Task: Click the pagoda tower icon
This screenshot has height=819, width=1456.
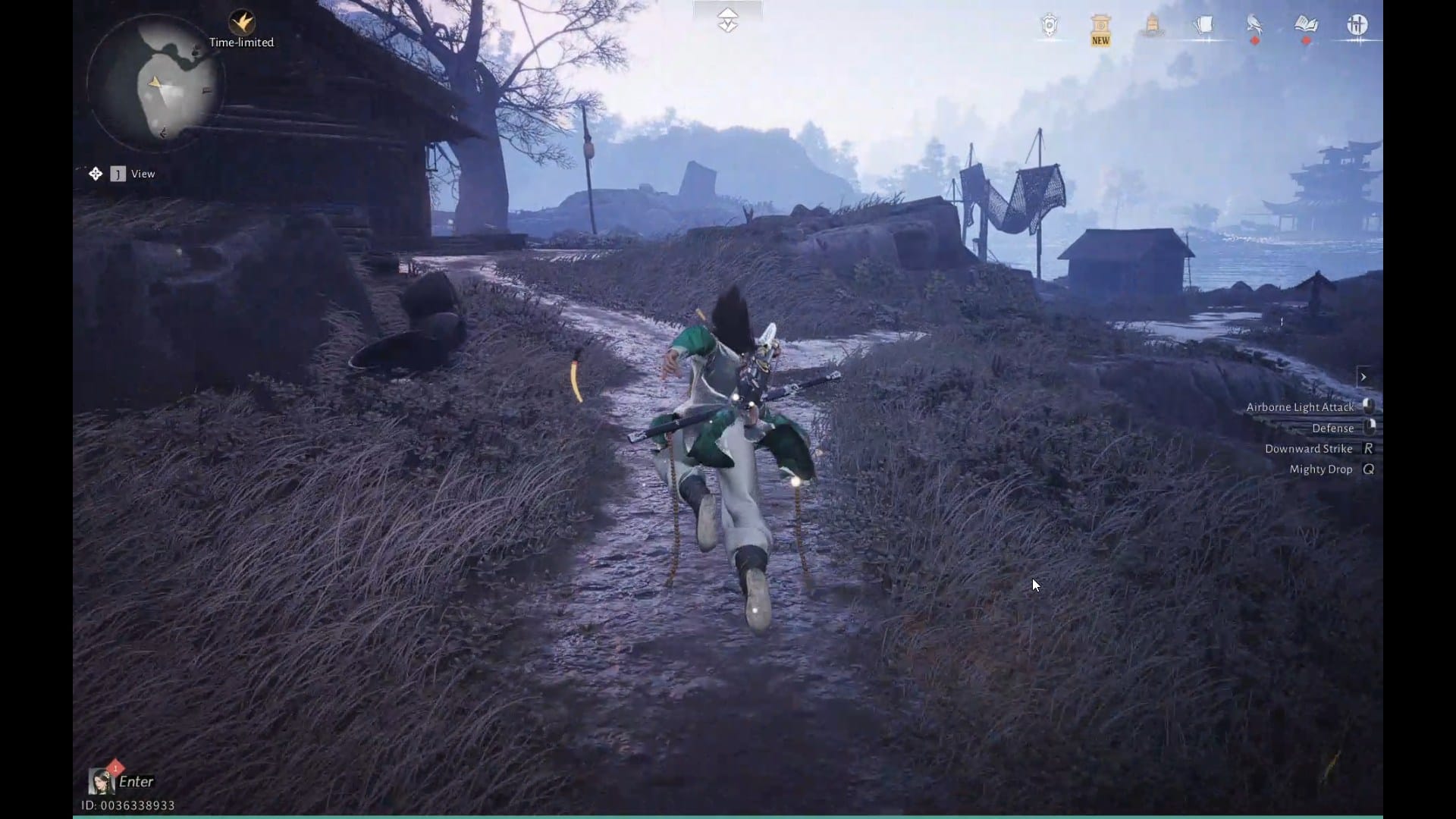Action: (x=1151, y=24)
